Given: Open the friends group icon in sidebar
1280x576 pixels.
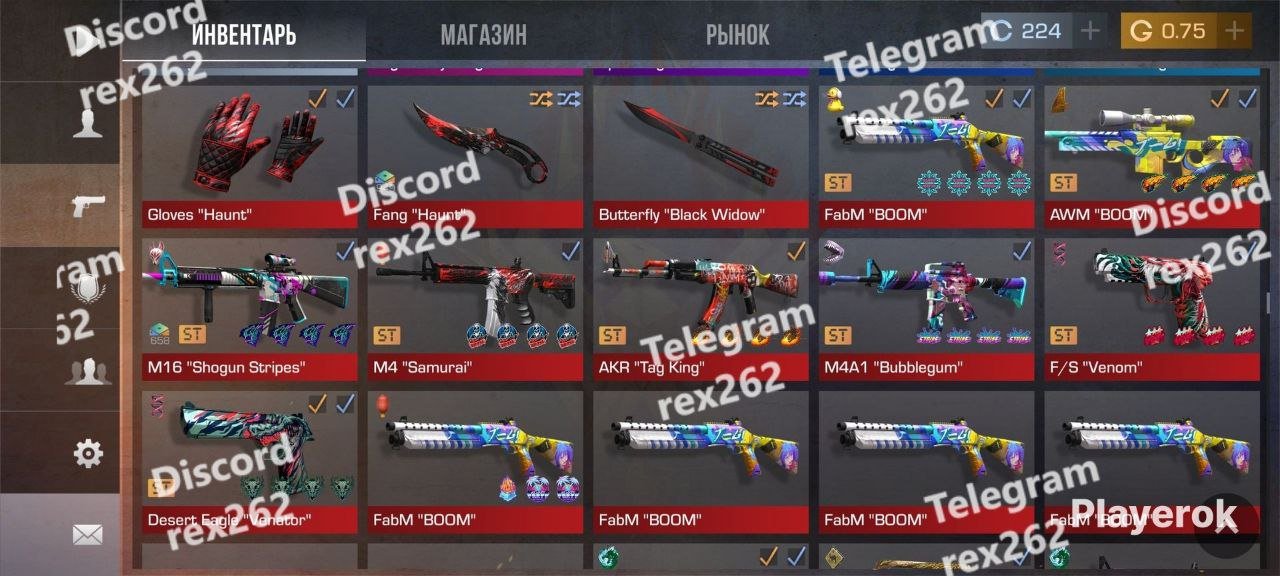Looking at the screenshot, I should tap(88, 371).
